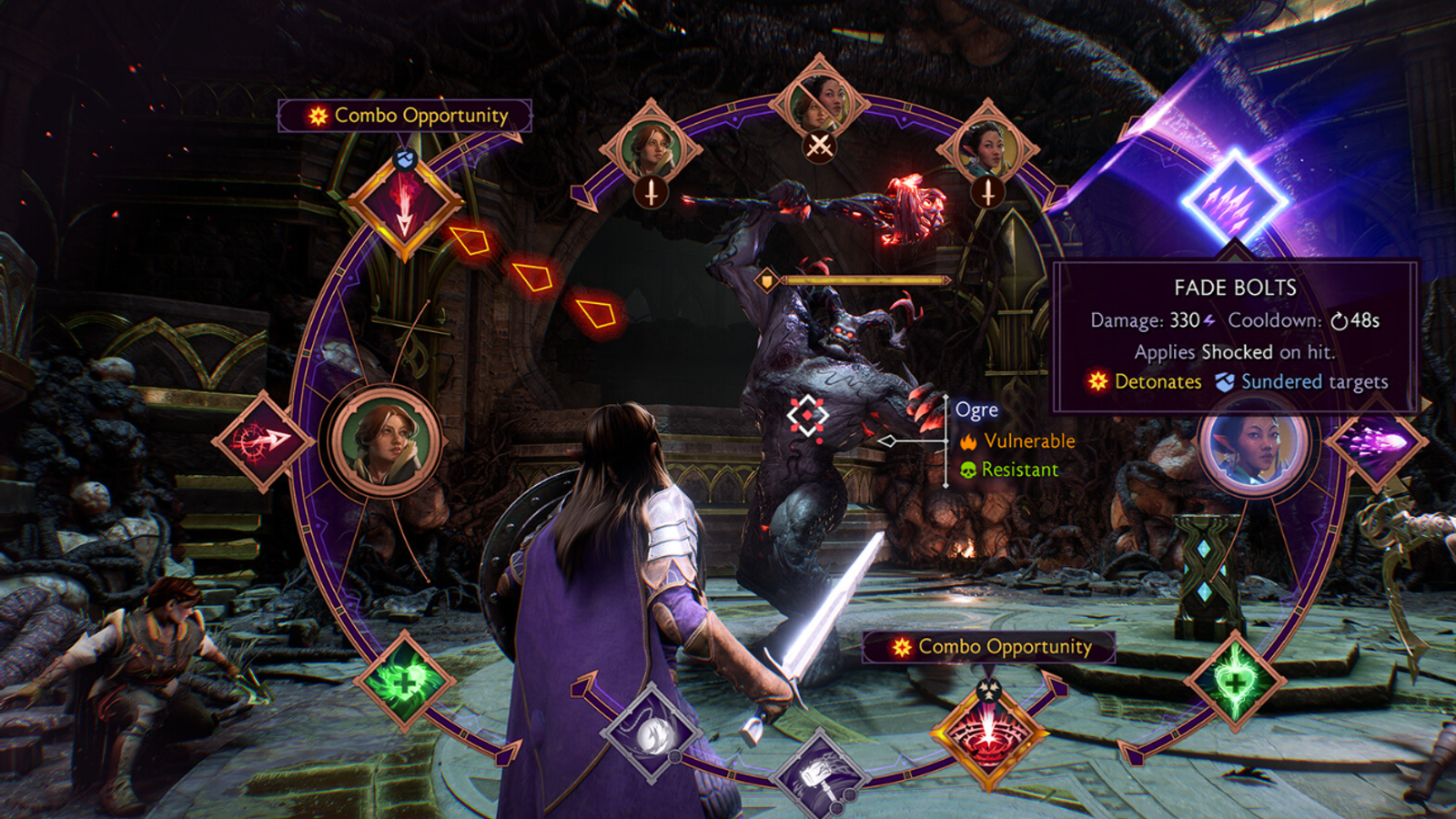Use the green heal ability by the lantern pedestal

click(1234, 681)
